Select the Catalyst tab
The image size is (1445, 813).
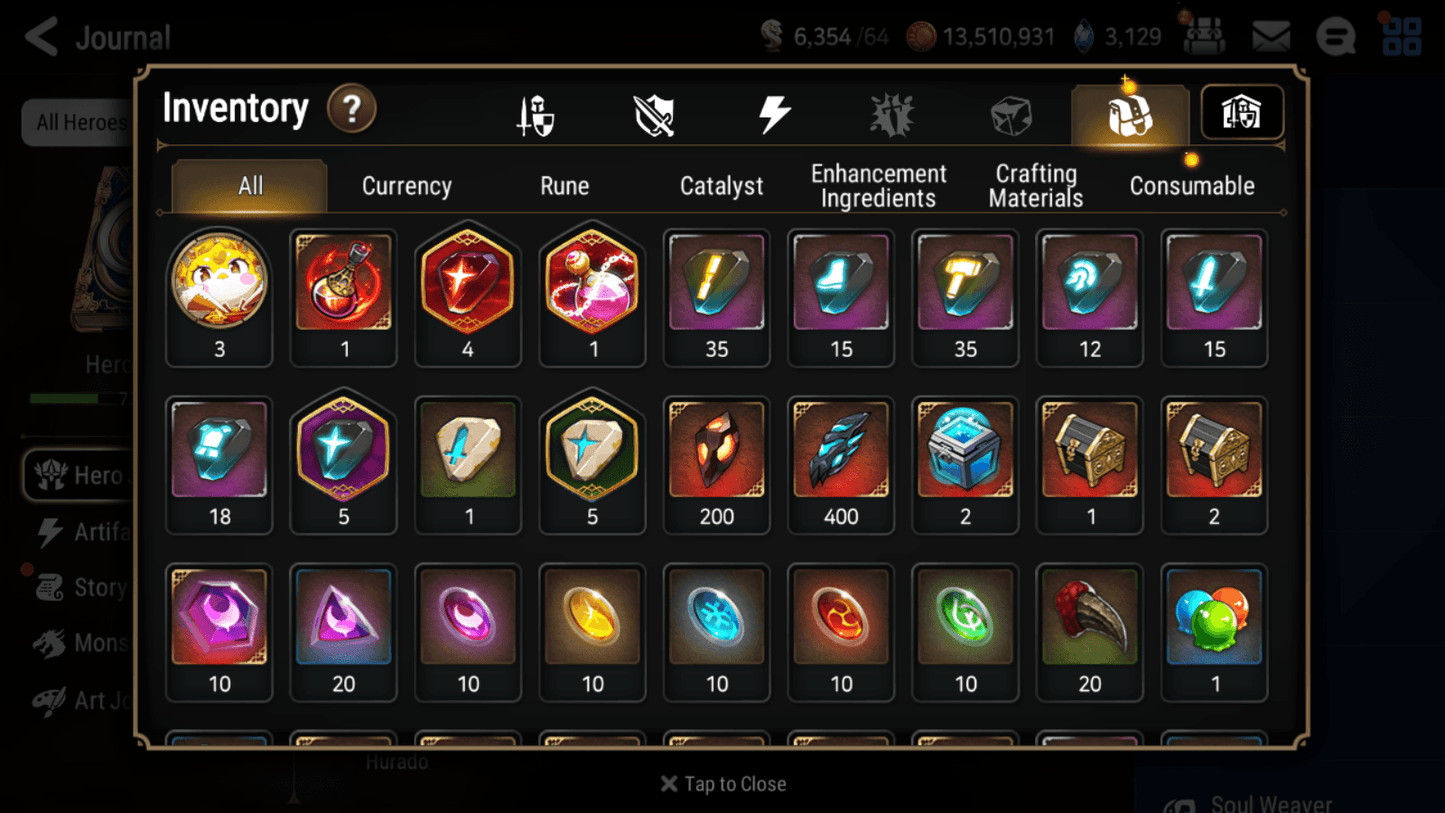click(722, 185)
